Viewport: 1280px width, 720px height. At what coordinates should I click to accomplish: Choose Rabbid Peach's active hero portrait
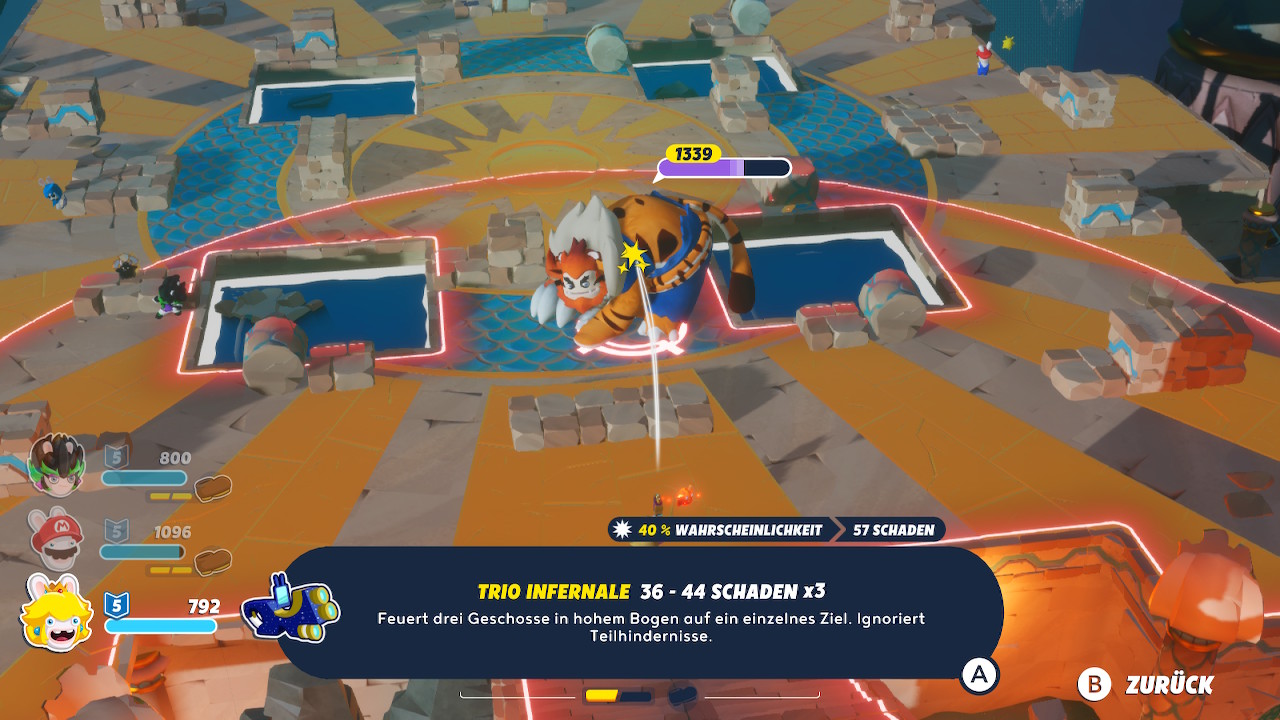tap(56, 612)
